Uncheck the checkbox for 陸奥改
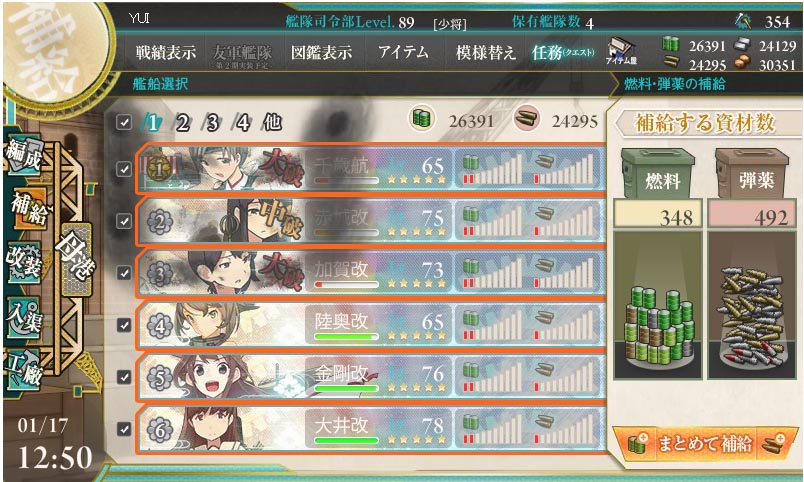This screenshot has height=482, width=804. pyautogui.click(x=123, y=324)
